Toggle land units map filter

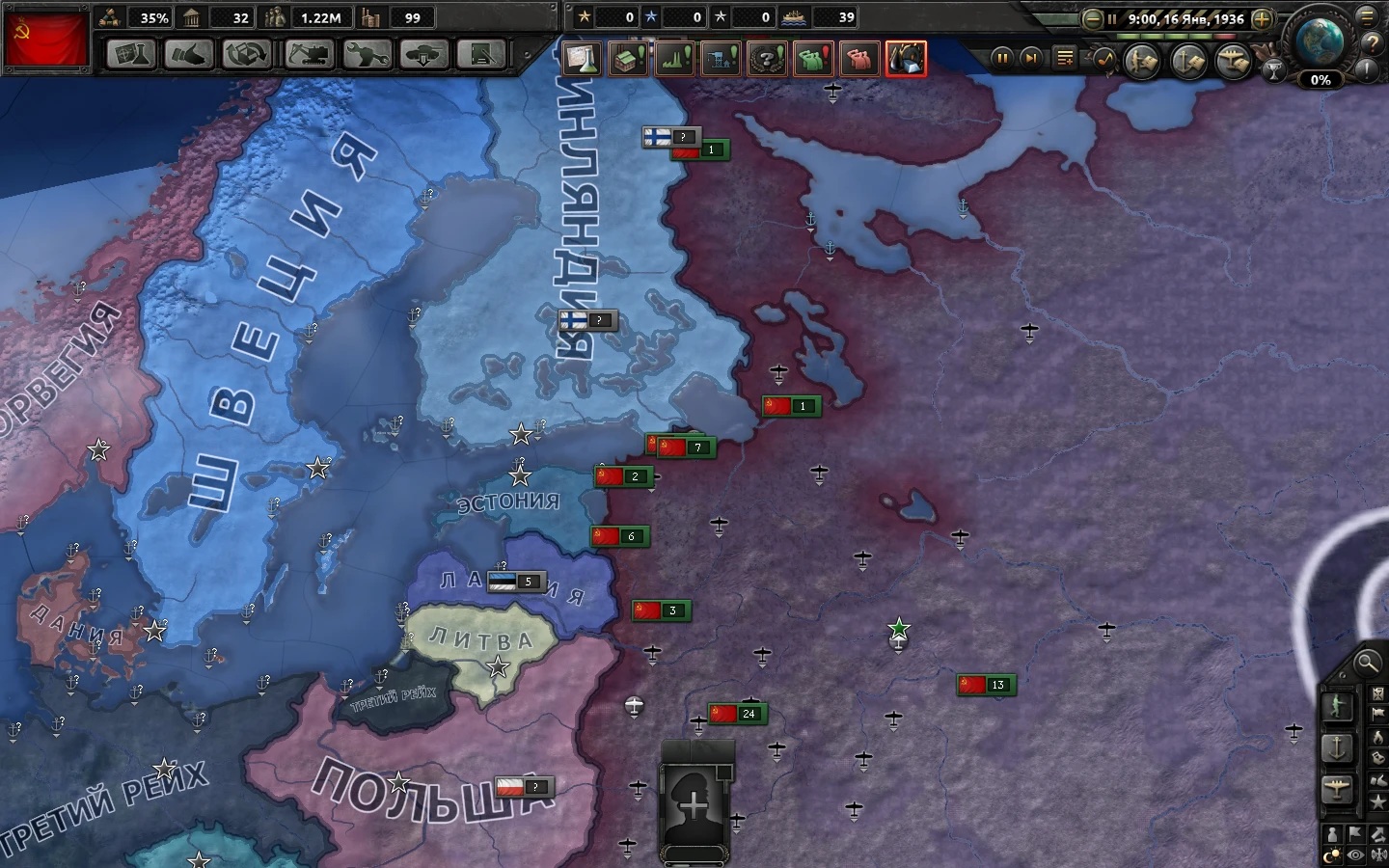[x=1336, y=705]
